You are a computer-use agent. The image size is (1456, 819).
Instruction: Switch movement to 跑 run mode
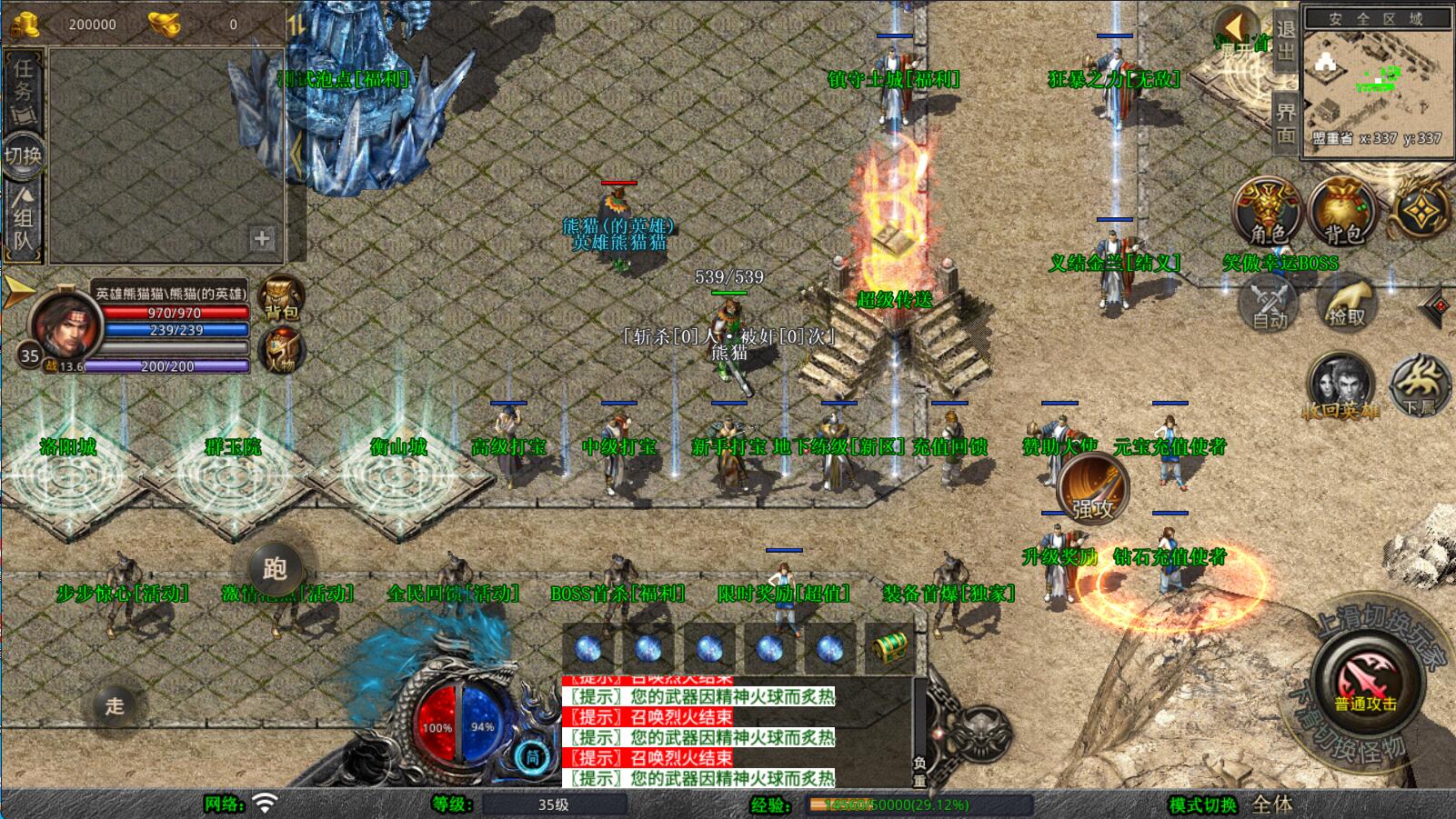275,569
